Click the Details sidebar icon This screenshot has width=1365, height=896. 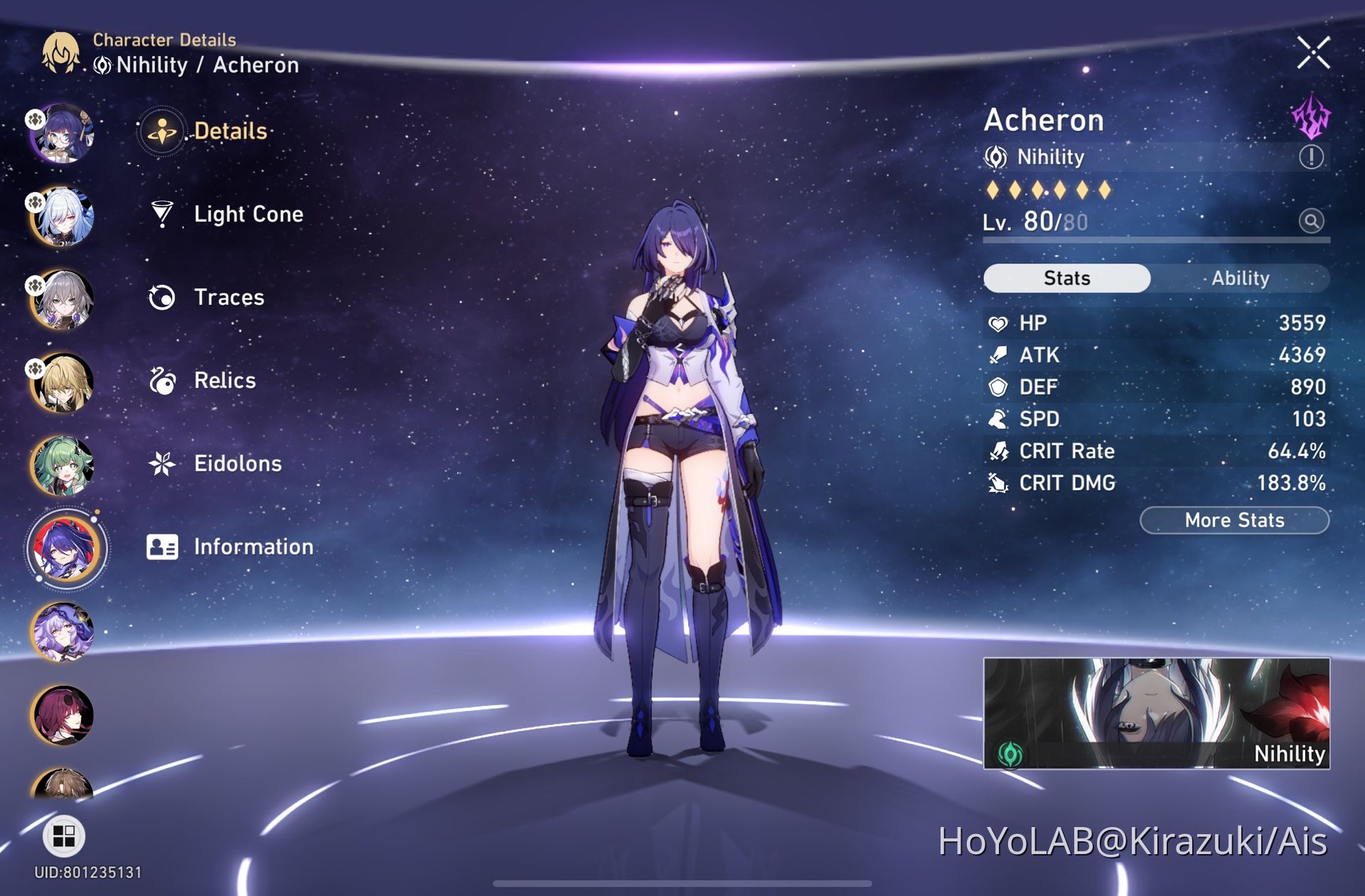tap(162, 131)
